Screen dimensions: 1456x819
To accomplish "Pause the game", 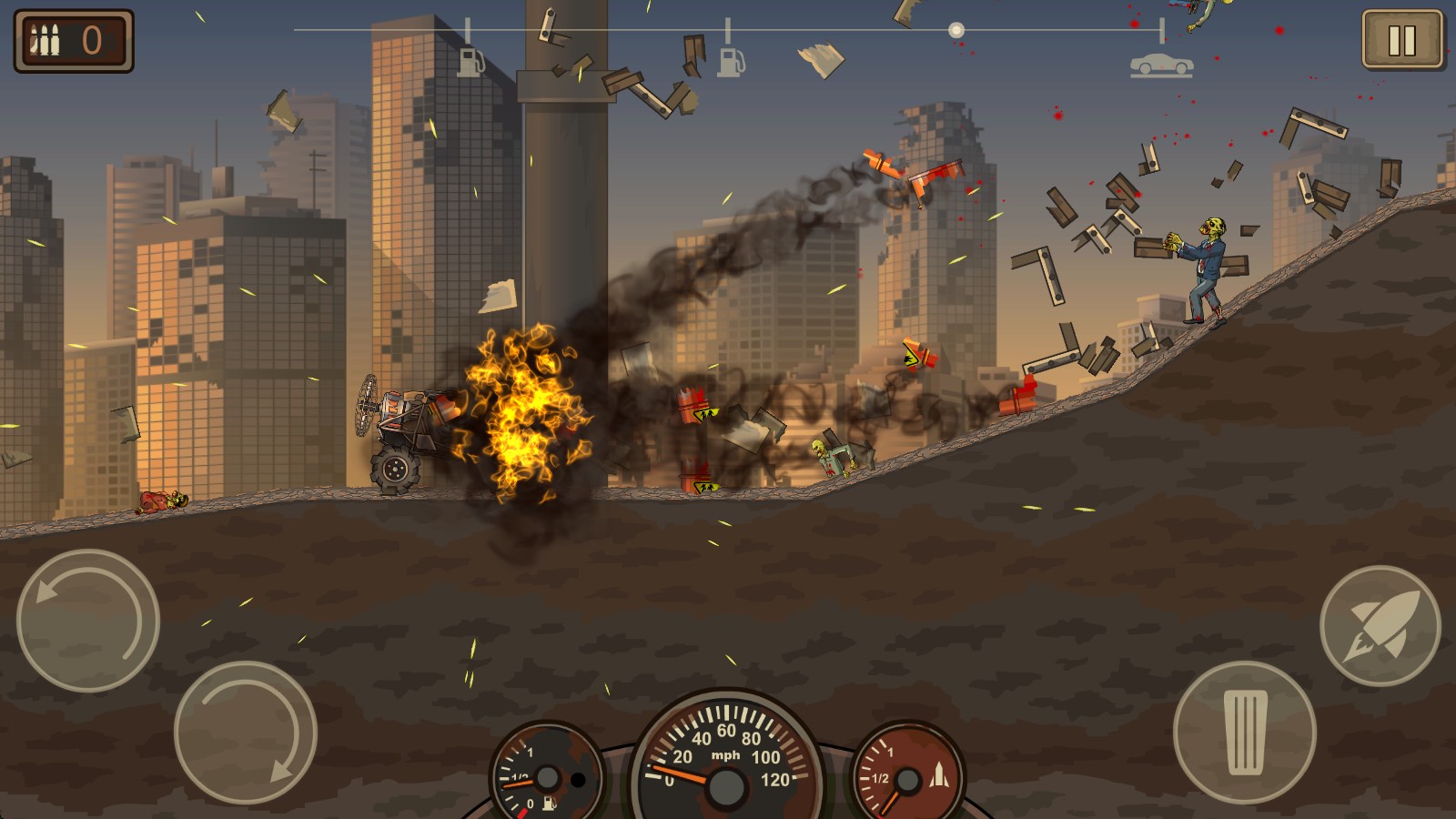I will (1401, 40).
